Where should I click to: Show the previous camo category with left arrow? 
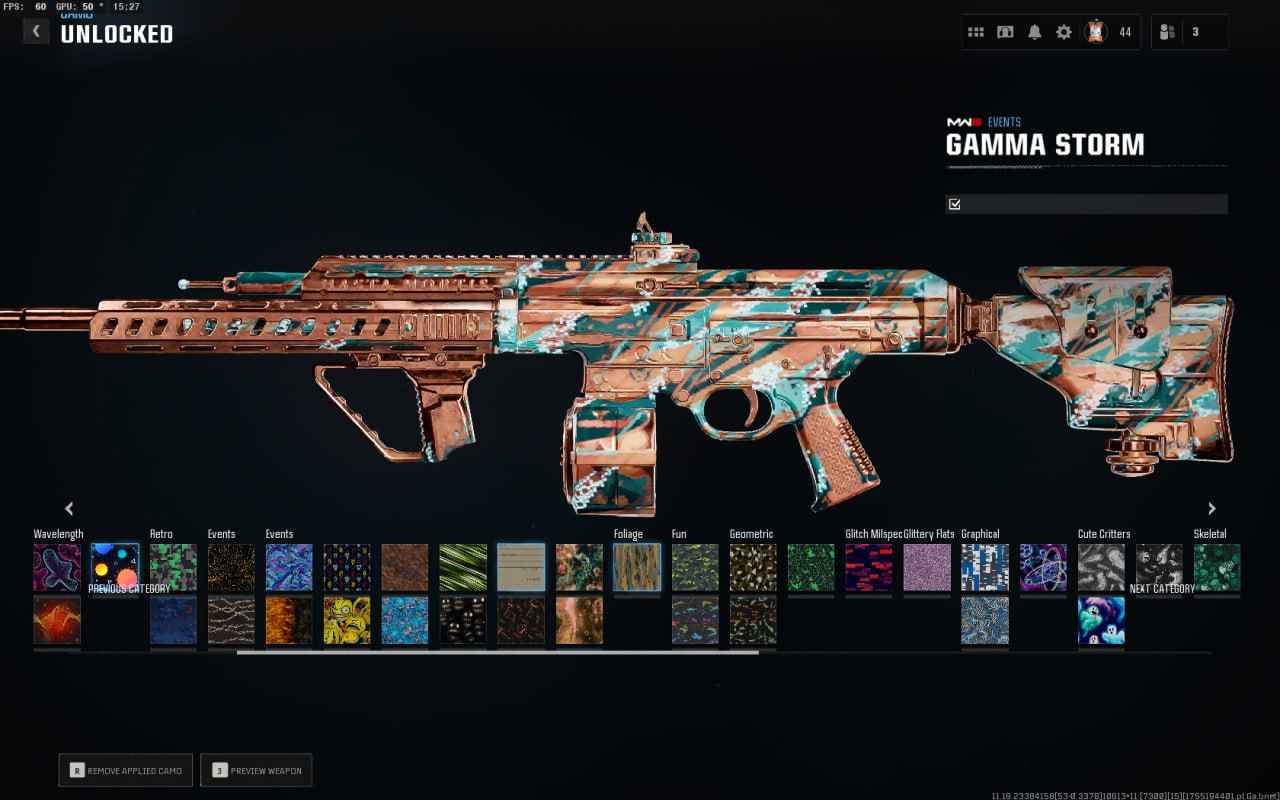[69, 508]
